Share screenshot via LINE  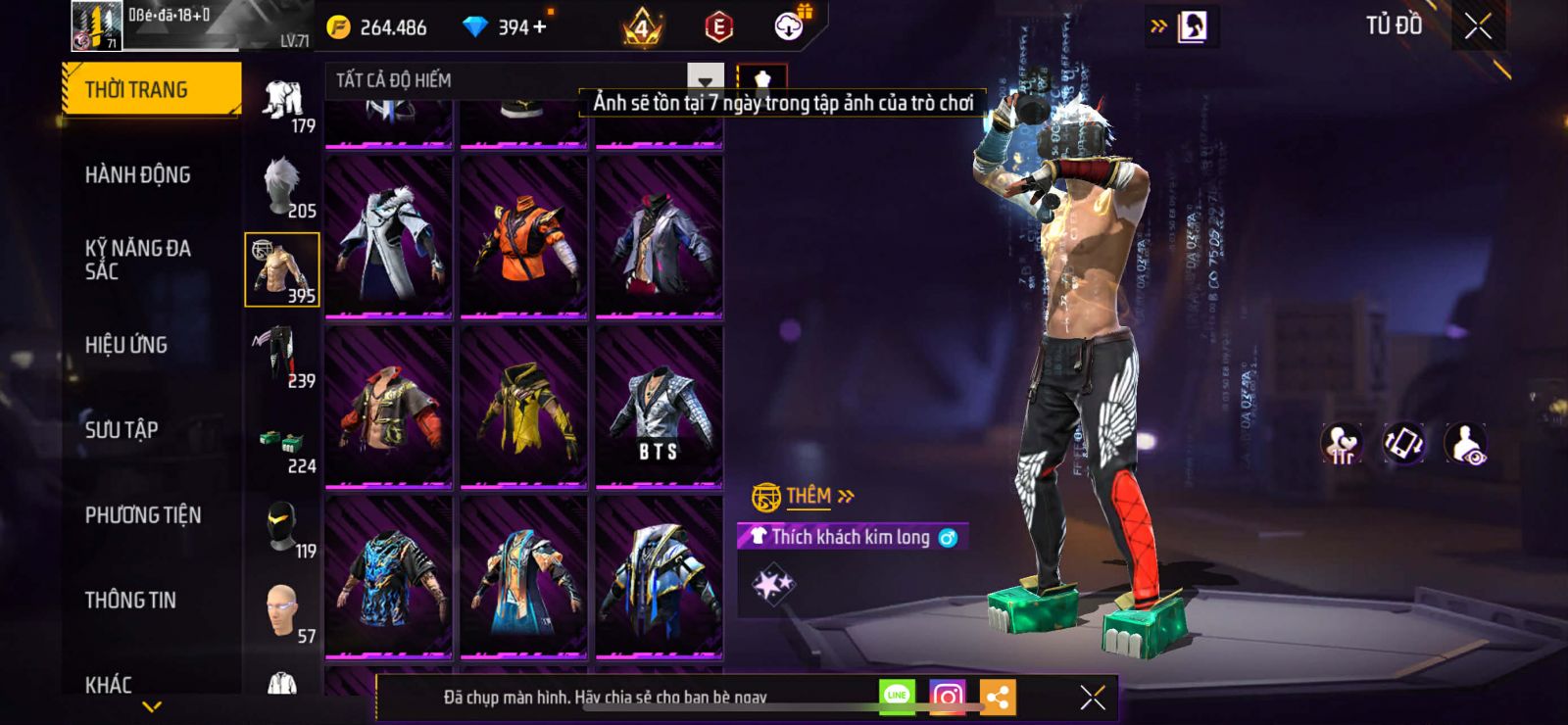[897, 696]
